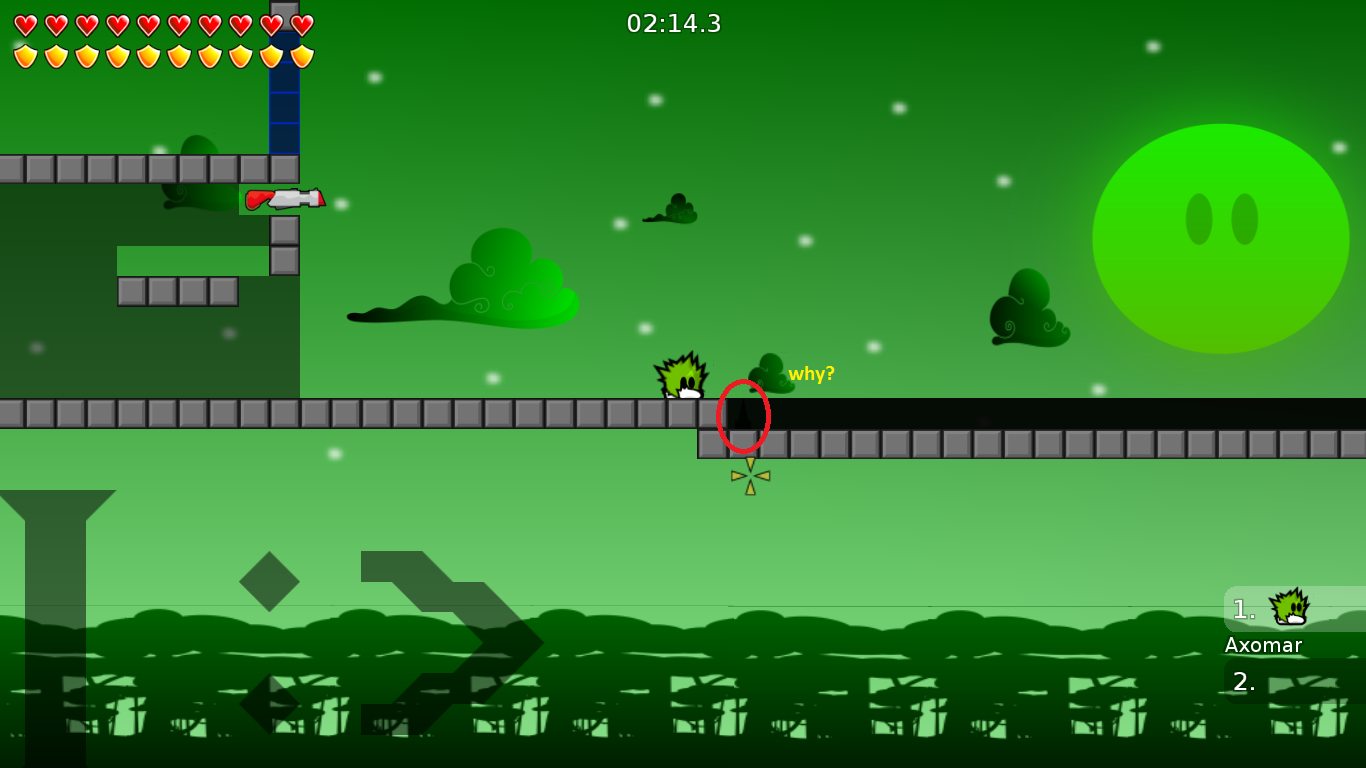This screenshot has height=768, width=1366.
Task: Click Axomar's avatar in the scoreboard
Action: click(1288, 608)
